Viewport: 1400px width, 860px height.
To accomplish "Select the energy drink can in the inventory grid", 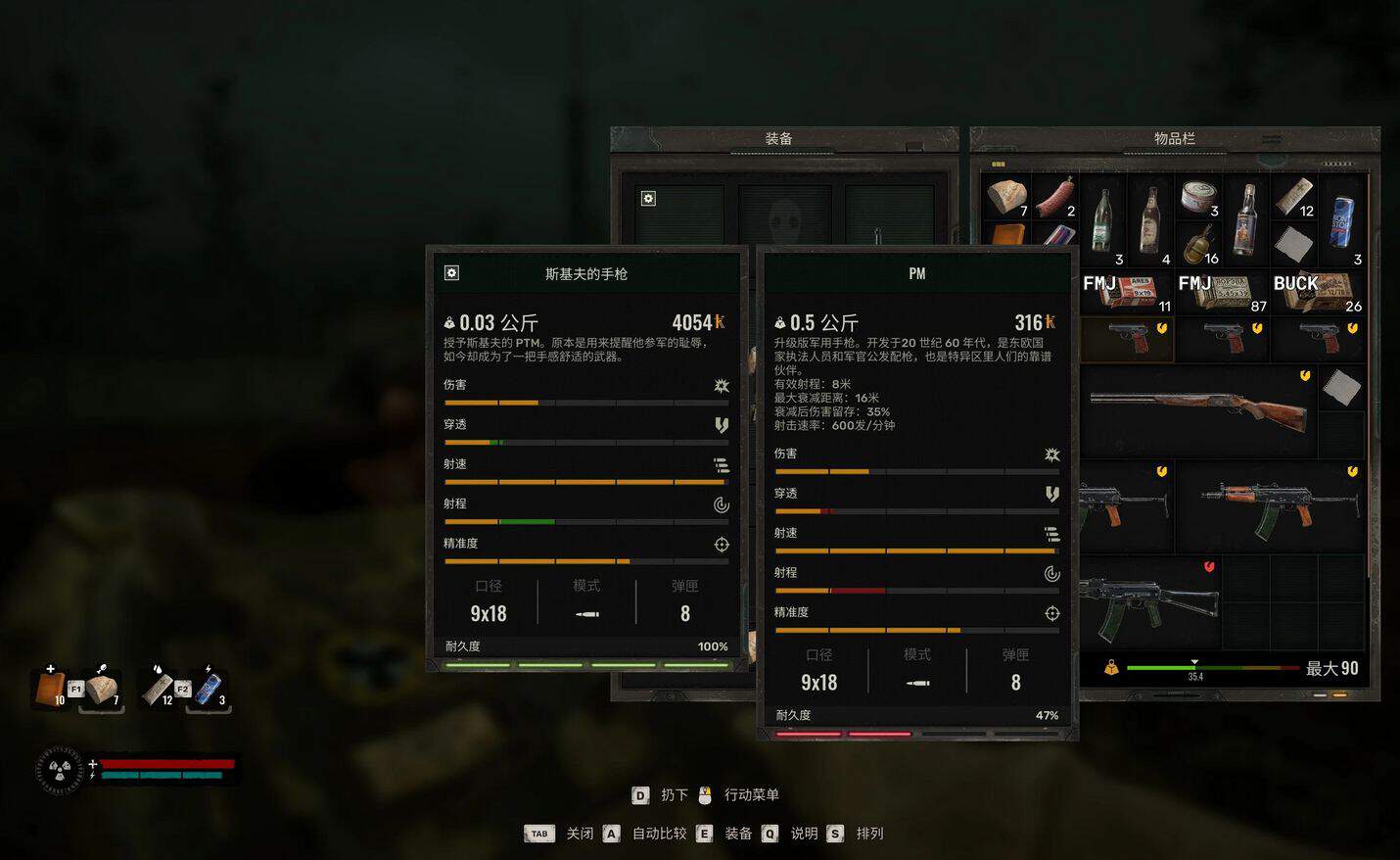I will [x=1341, y=221].
